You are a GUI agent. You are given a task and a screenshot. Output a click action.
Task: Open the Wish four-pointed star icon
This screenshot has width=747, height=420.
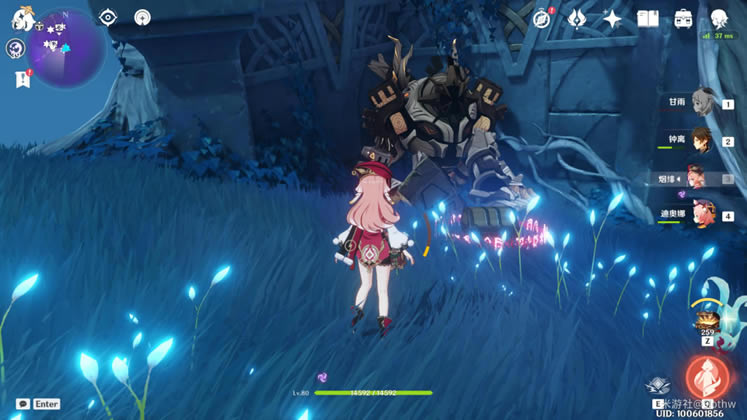pyautogui.click(x=612, y=19)
